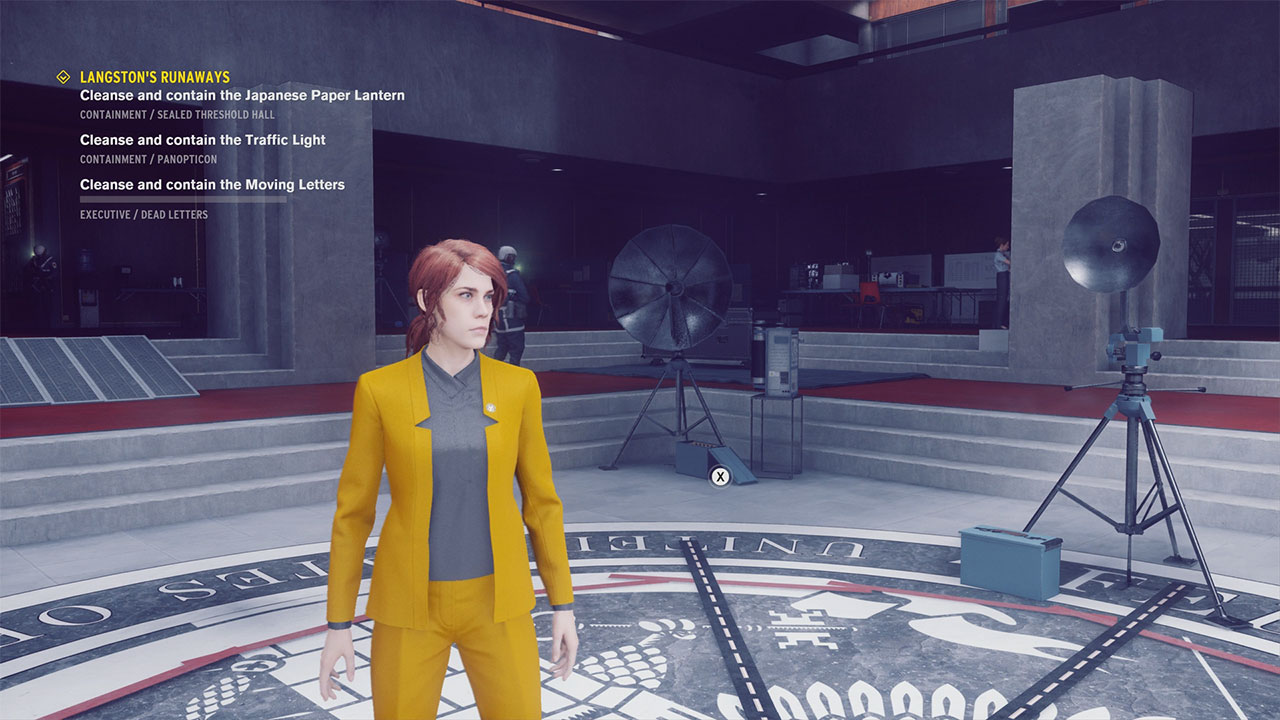Click the Cleanse and contain Moving Letters text
Image resolution: width=1280 pixels, height=720 pixels.
[211, 184]
